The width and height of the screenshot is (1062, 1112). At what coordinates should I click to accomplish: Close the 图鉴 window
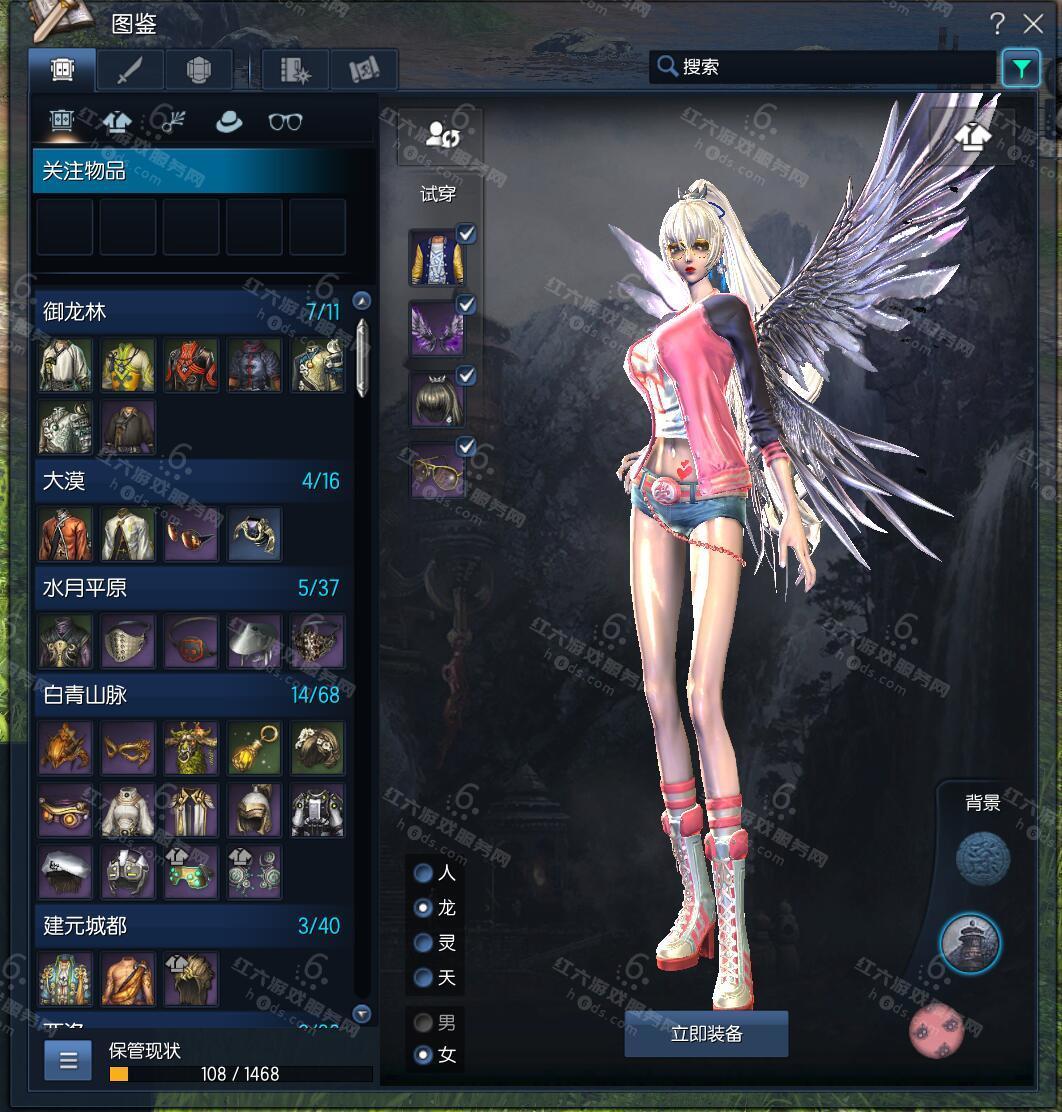pos(1033,24)
